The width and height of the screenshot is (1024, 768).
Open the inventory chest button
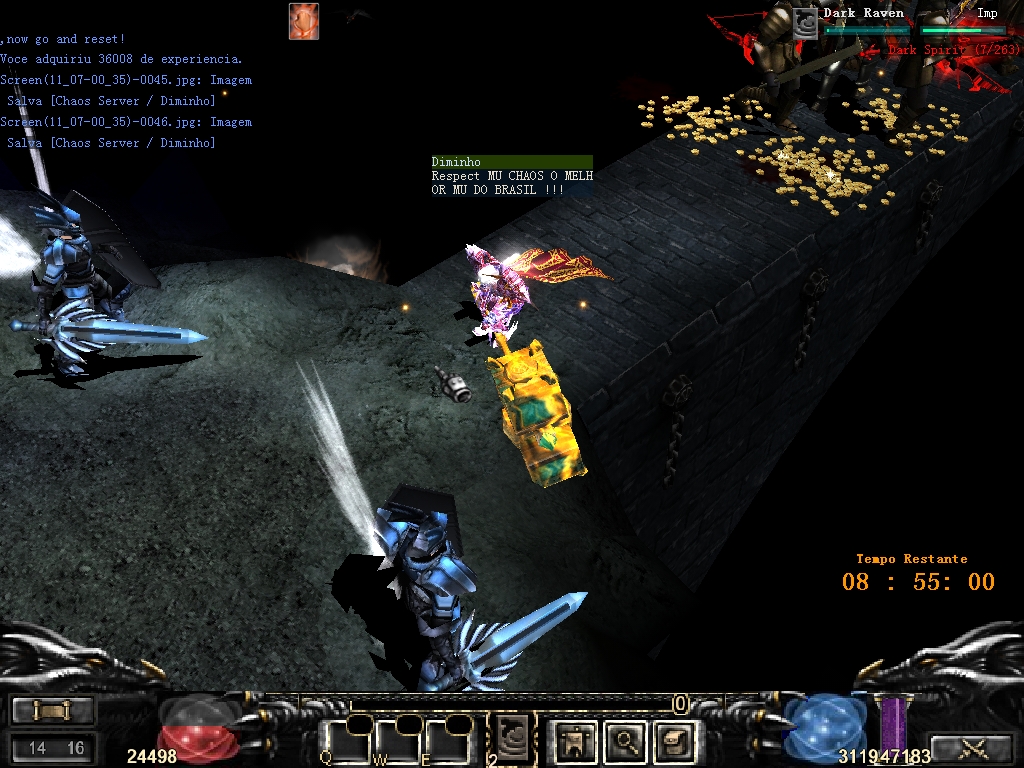click(674, 741)
